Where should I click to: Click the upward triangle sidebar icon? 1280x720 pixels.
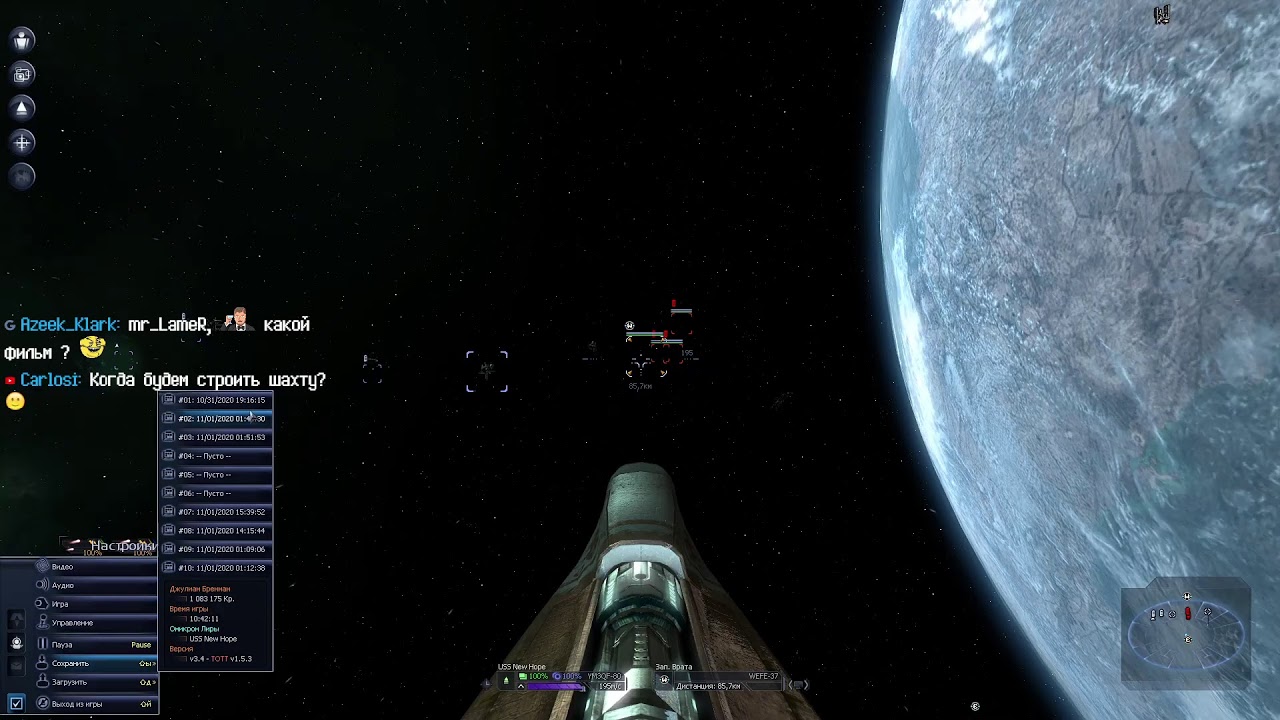22,108
